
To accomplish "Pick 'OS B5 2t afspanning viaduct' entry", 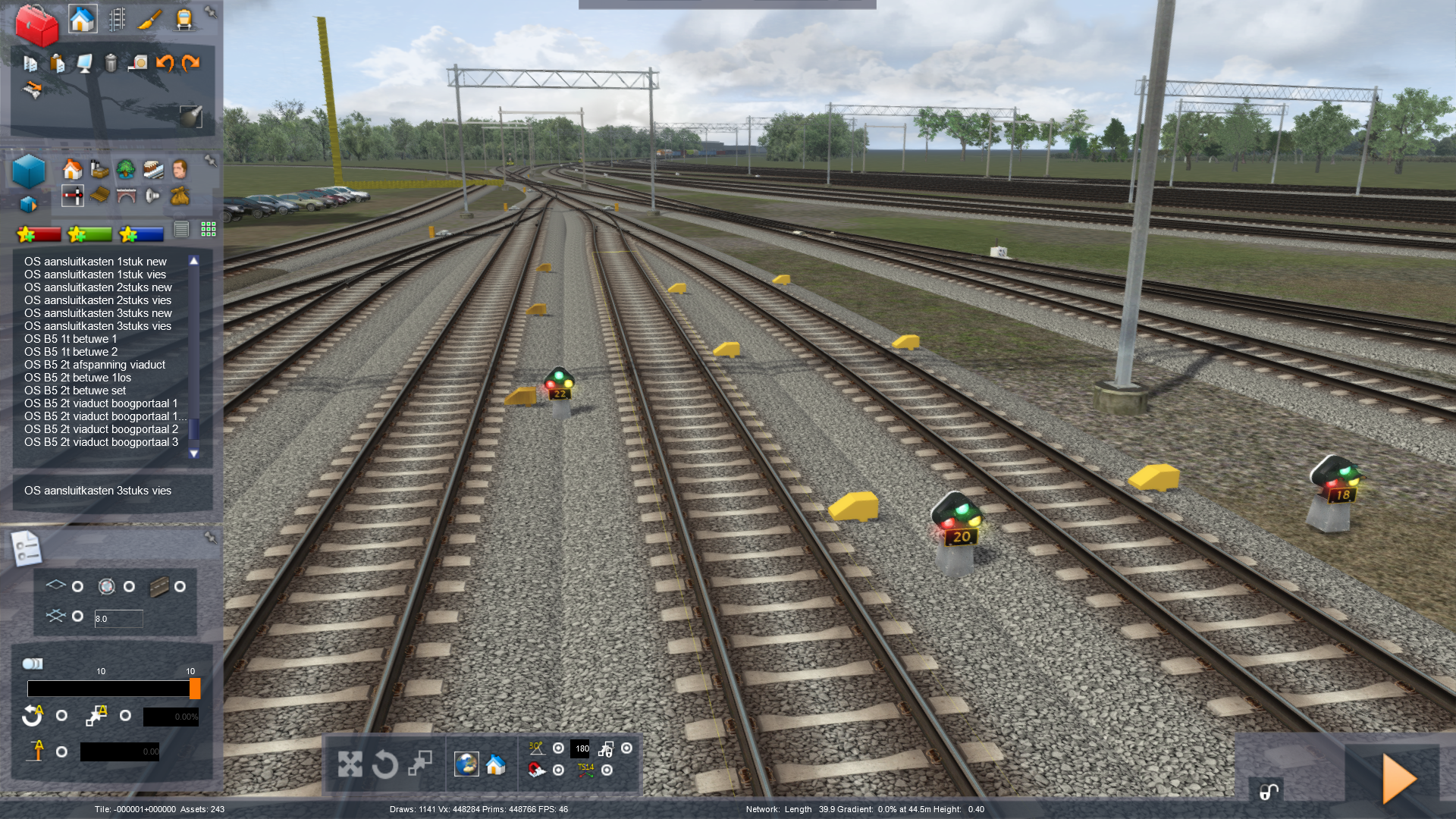I will tap(95, 365).
